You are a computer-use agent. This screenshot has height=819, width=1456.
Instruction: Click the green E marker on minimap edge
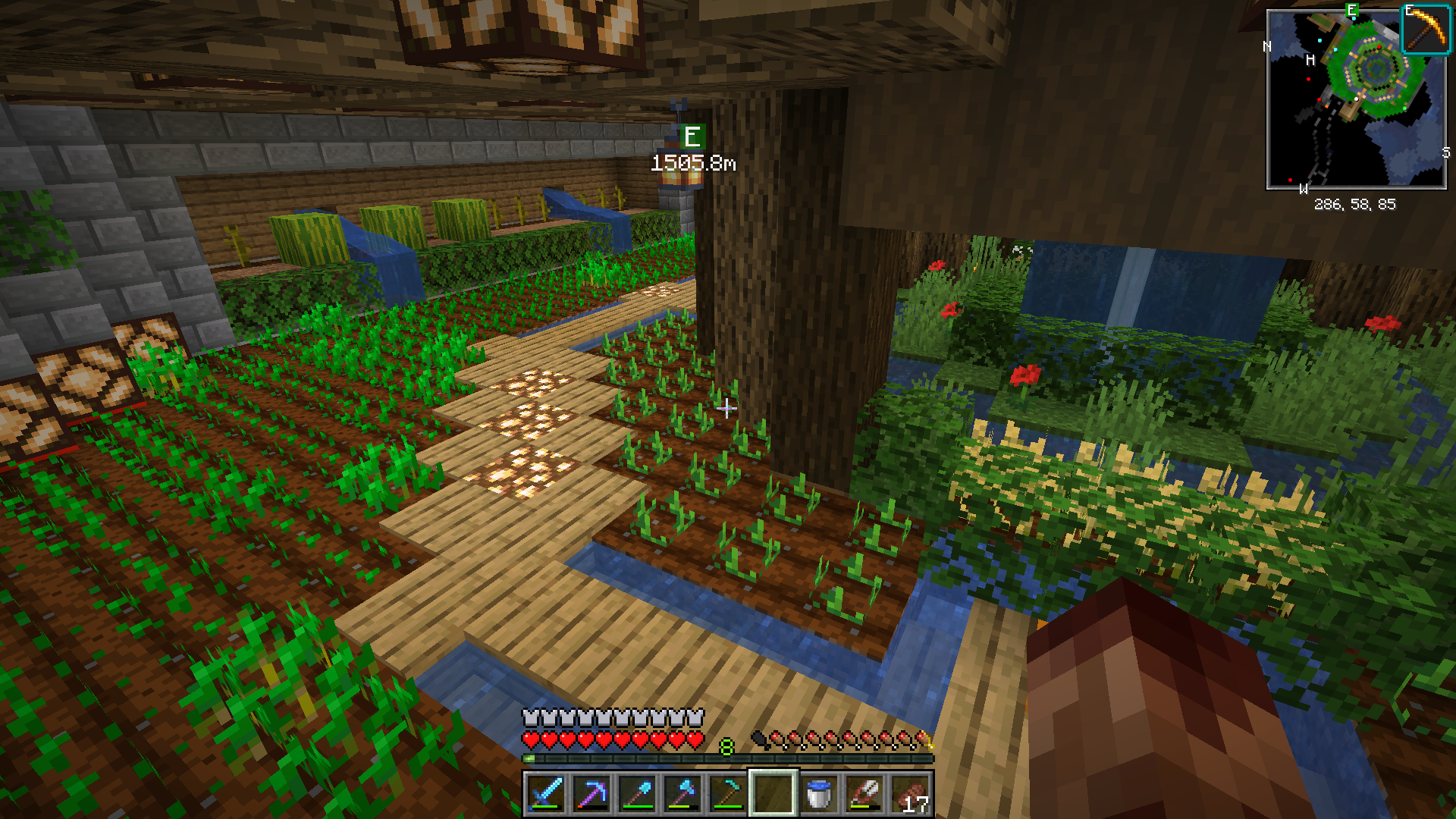coord(1351,11)
